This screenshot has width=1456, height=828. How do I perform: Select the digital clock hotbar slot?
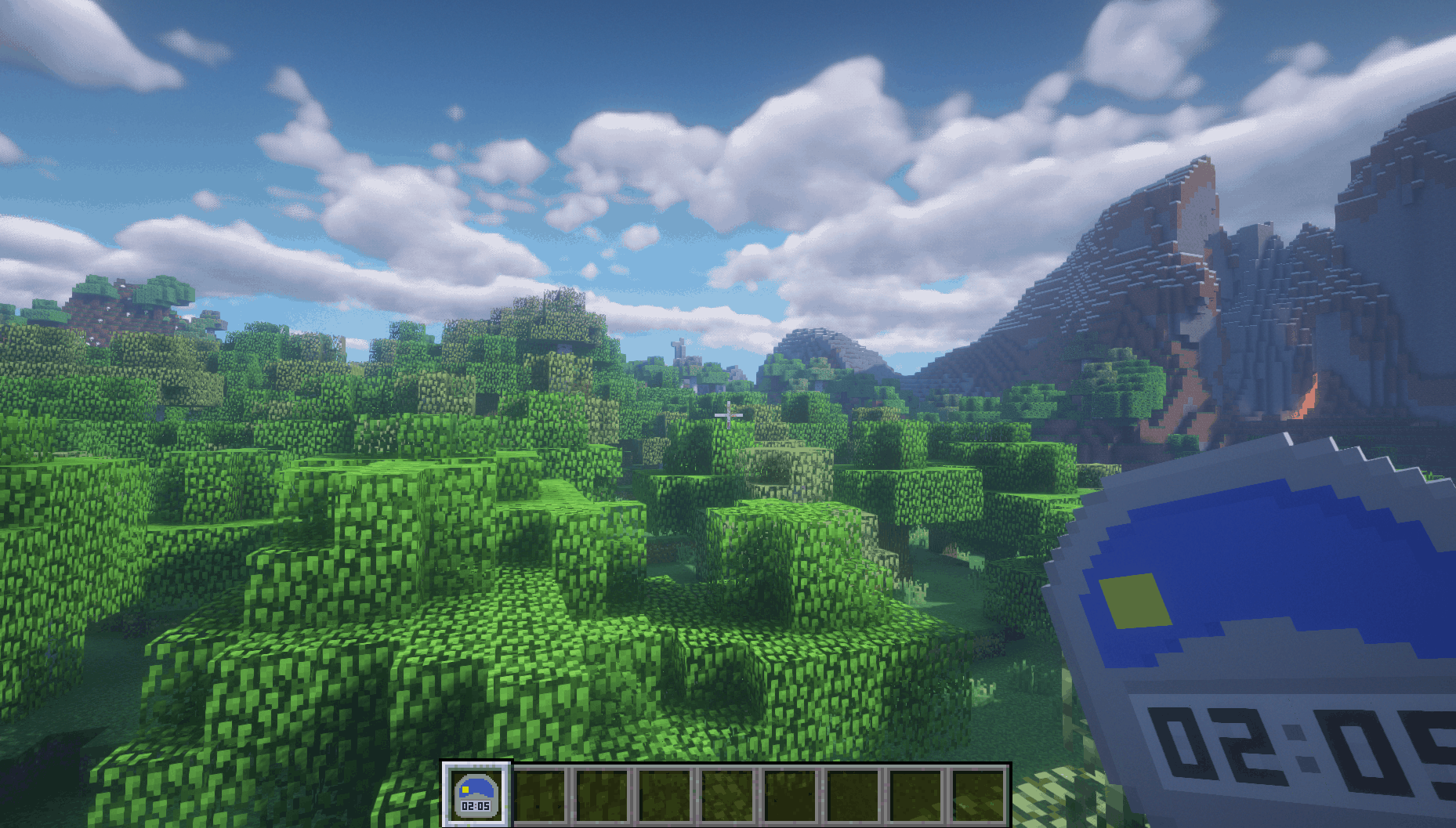pyautogui.click(x=476, y=794)
